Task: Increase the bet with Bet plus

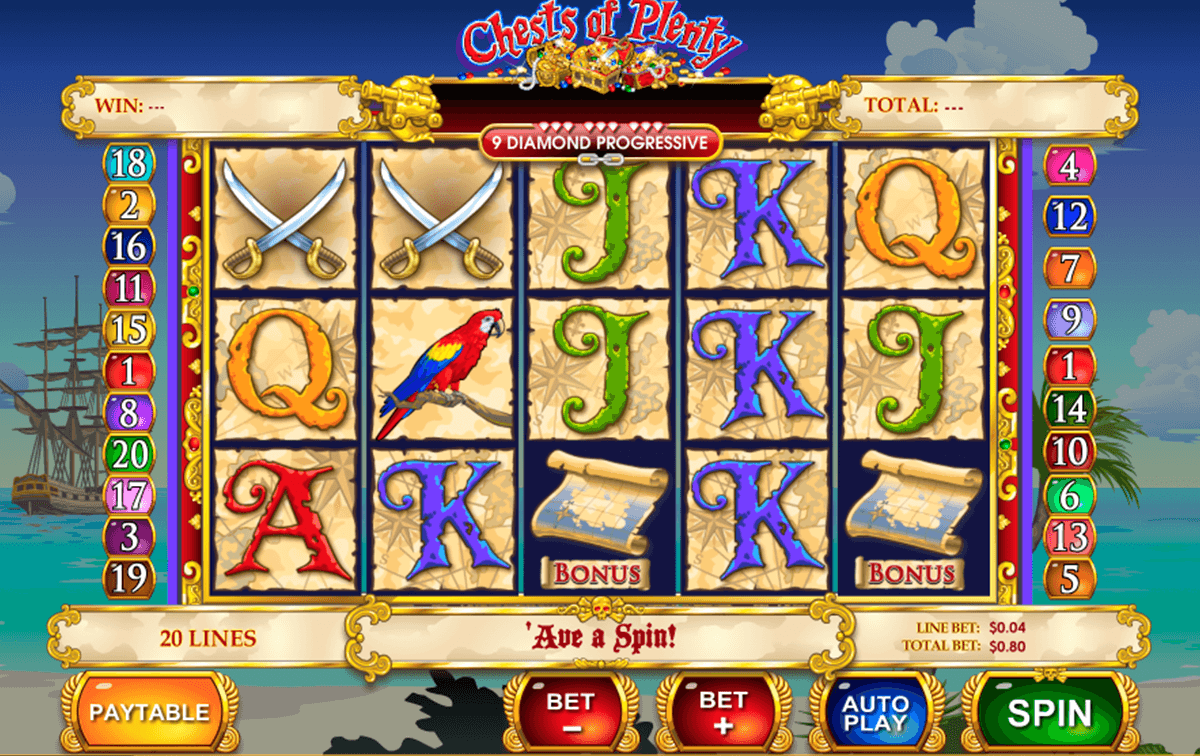Action: click(723, 712)
